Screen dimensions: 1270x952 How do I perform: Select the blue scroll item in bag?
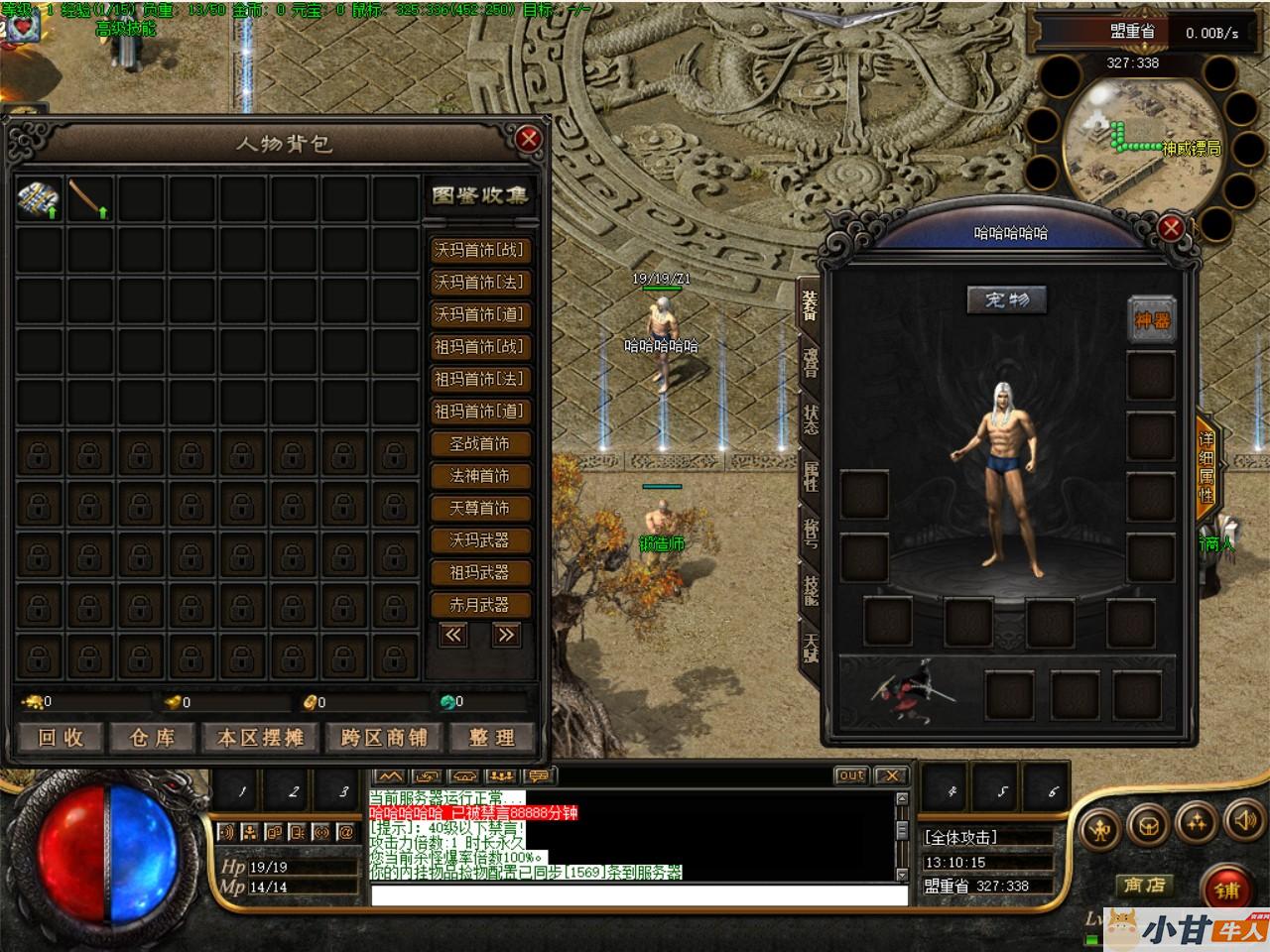40,198
